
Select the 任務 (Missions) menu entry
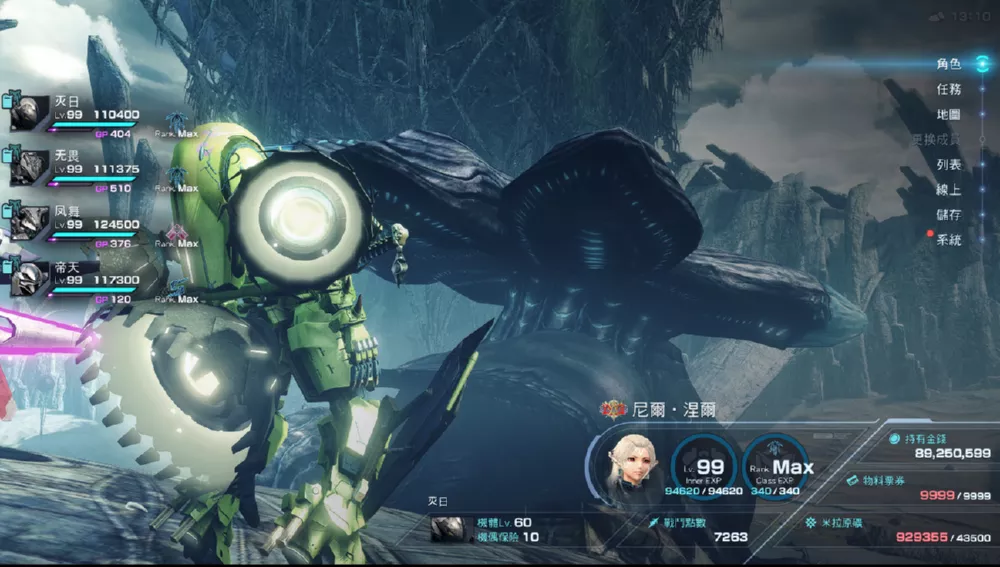pyautogui.click(x=949, y=89)
